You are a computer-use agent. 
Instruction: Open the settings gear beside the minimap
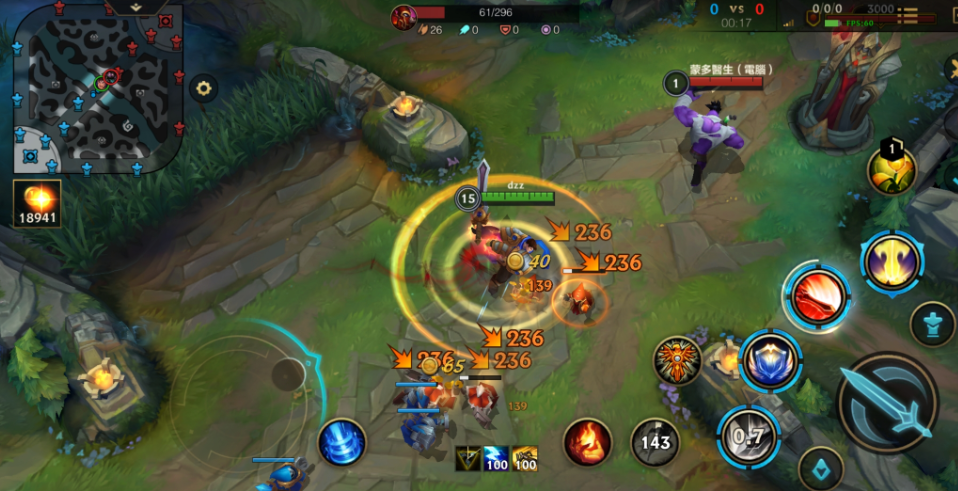coord(204,88)
